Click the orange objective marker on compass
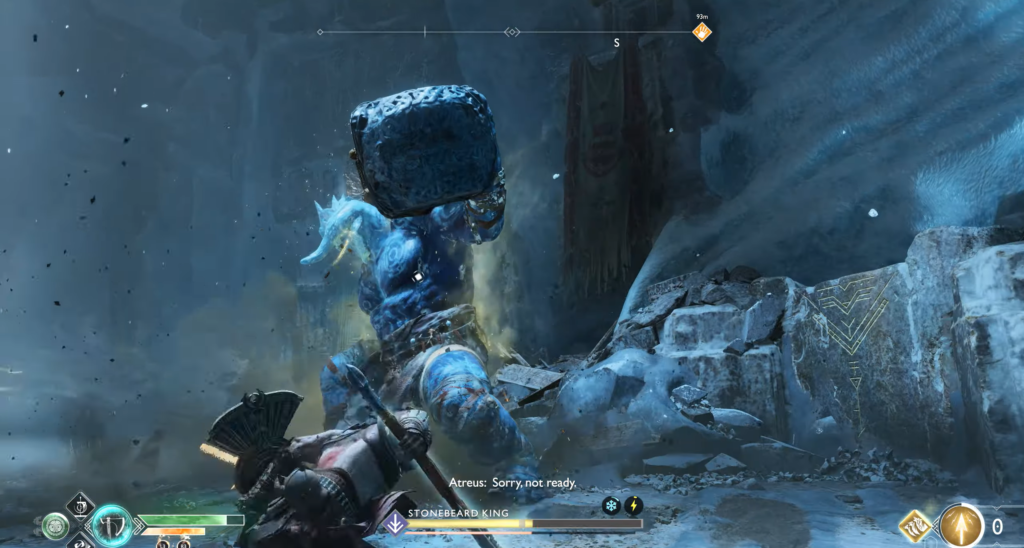This screenshot has height=548, width=1024. point(702,32)
